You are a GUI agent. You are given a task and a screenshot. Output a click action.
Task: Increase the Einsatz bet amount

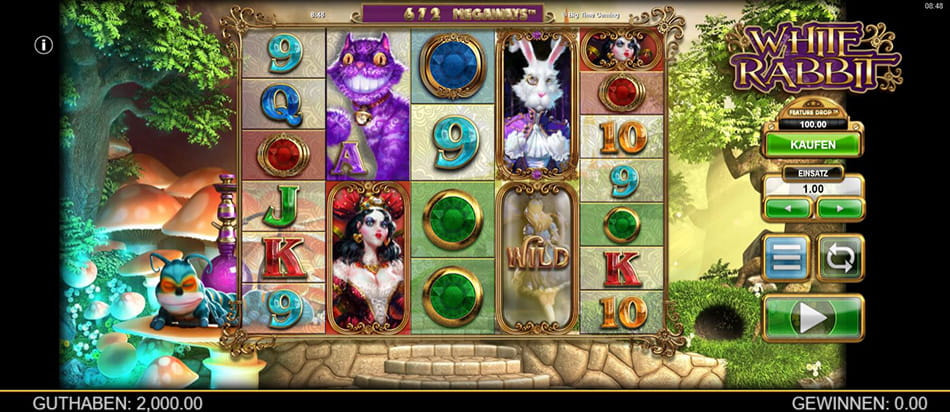tap(839, 208)
